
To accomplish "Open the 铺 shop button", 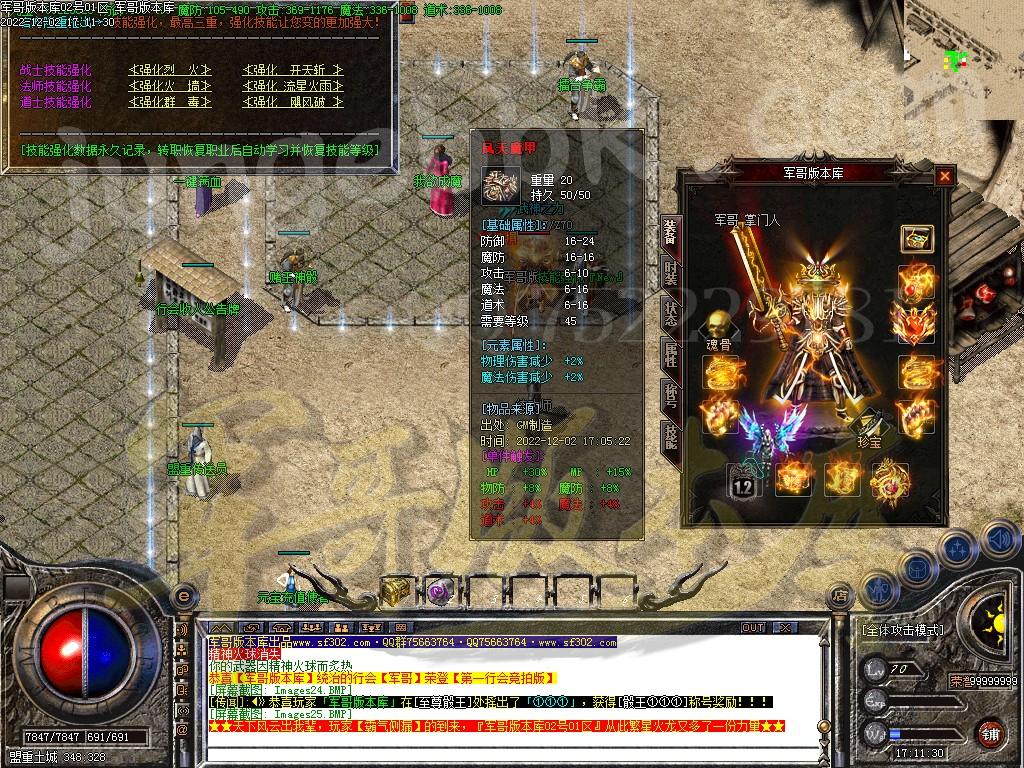I will point(989,732).
